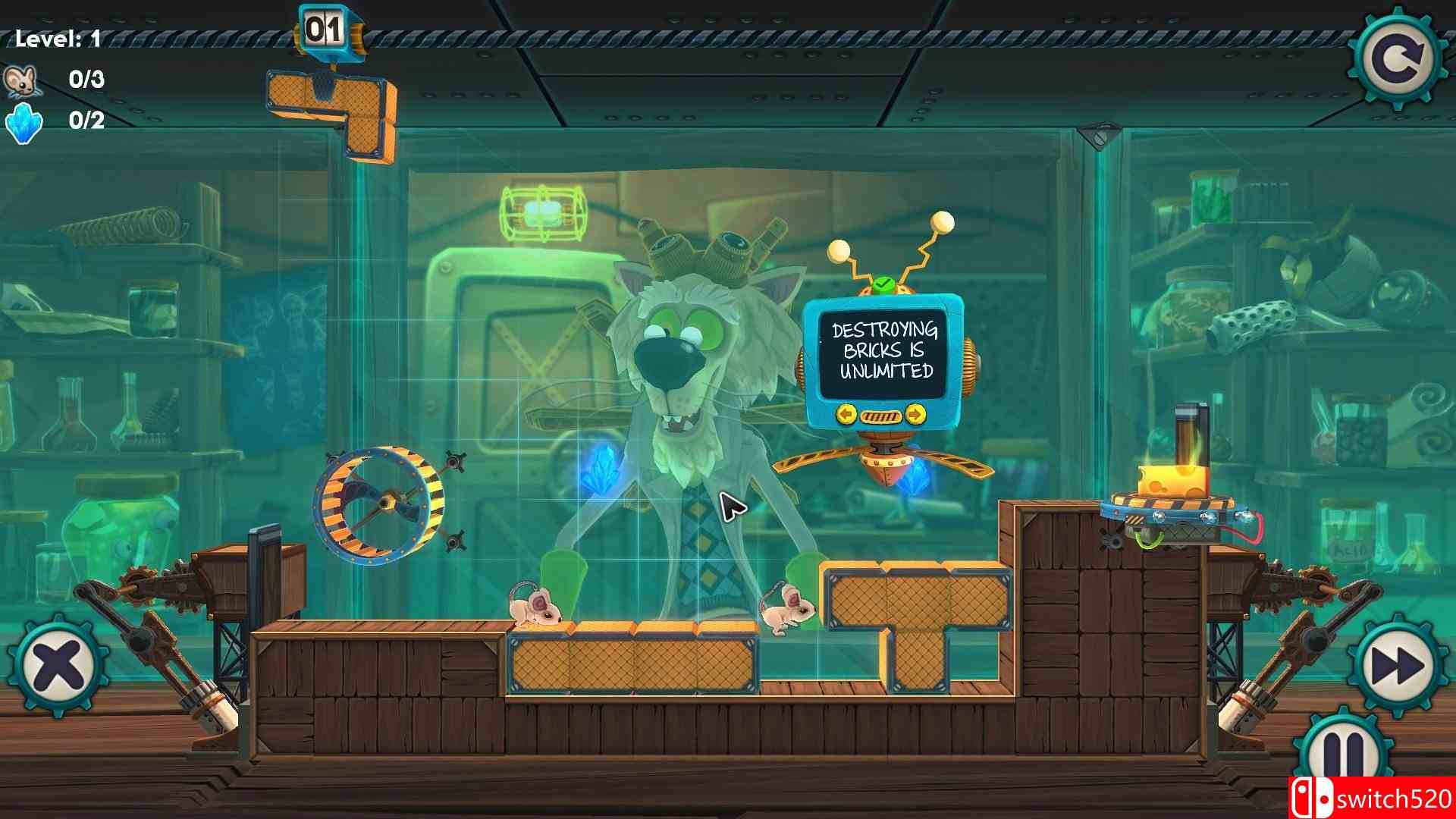The height and width of the screenshot is (819, 1456).
Task: Toggle the robot tip forward with right arrow
Action: [915, 414]
